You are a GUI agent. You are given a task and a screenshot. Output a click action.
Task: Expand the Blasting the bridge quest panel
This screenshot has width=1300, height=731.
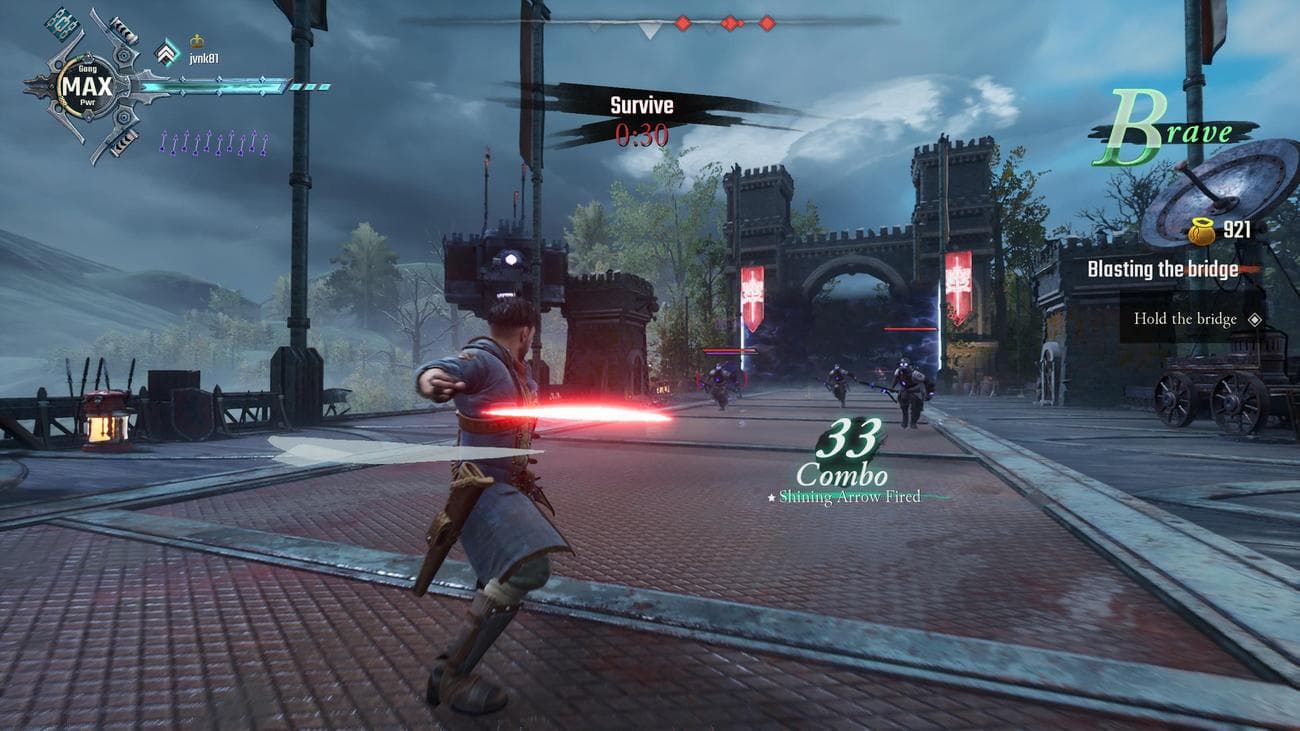pos(1163,269)
